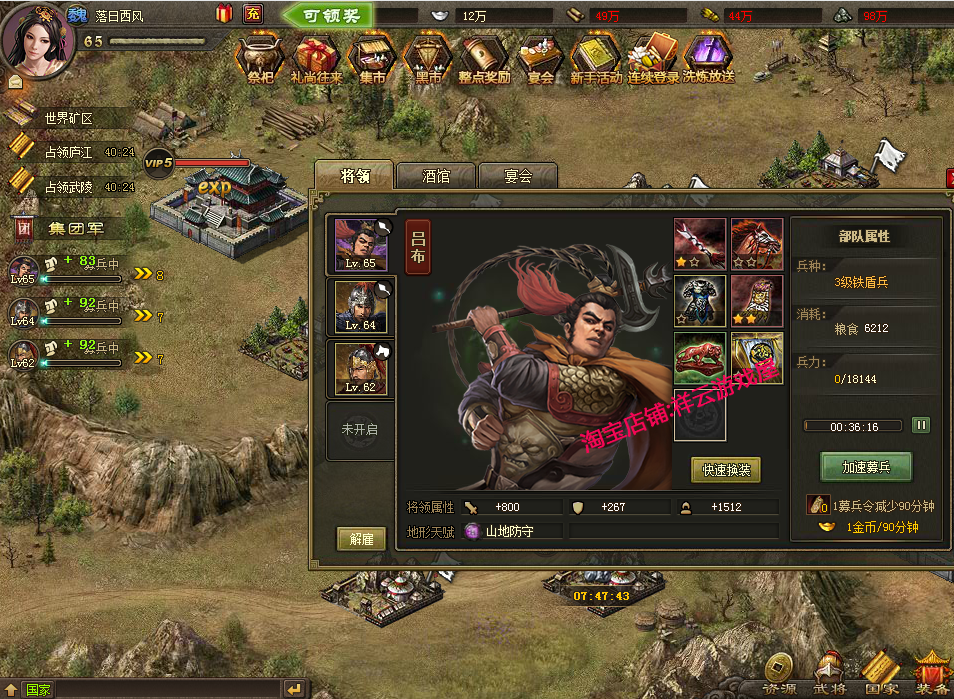The width and height of the screenshot is (954, 699).
Task: Select the red horse equipment slot
Action: (x=757, y=244)
